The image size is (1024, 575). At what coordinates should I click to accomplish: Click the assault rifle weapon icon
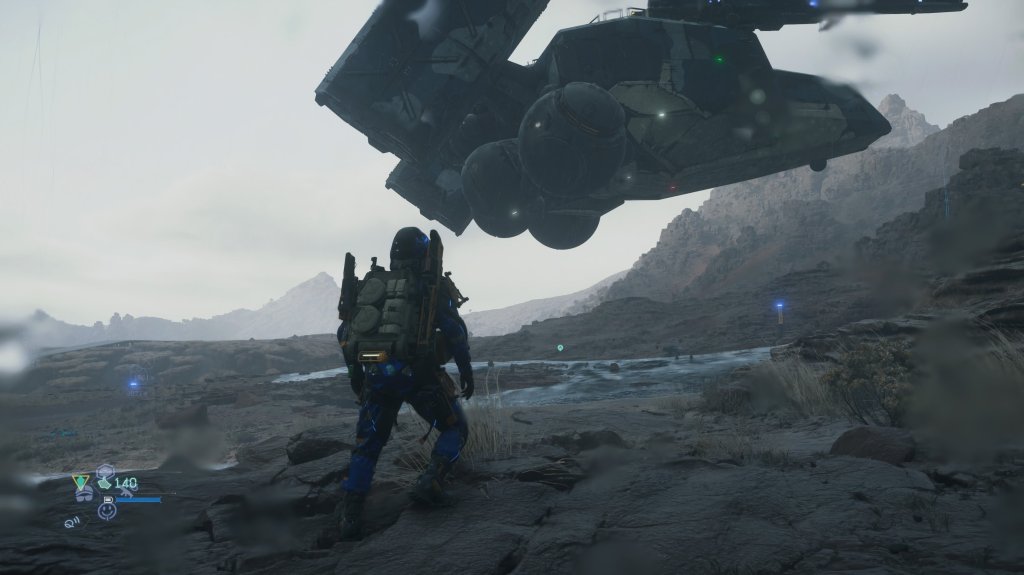point(129,493)
